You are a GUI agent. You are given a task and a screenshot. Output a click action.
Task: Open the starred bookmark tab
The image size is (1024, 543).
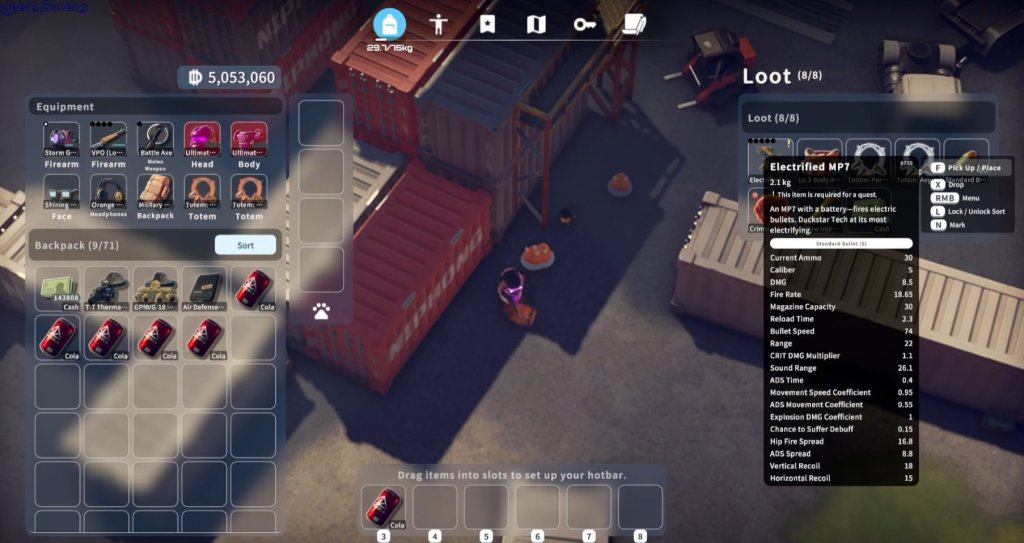click(x=487, y=25)
